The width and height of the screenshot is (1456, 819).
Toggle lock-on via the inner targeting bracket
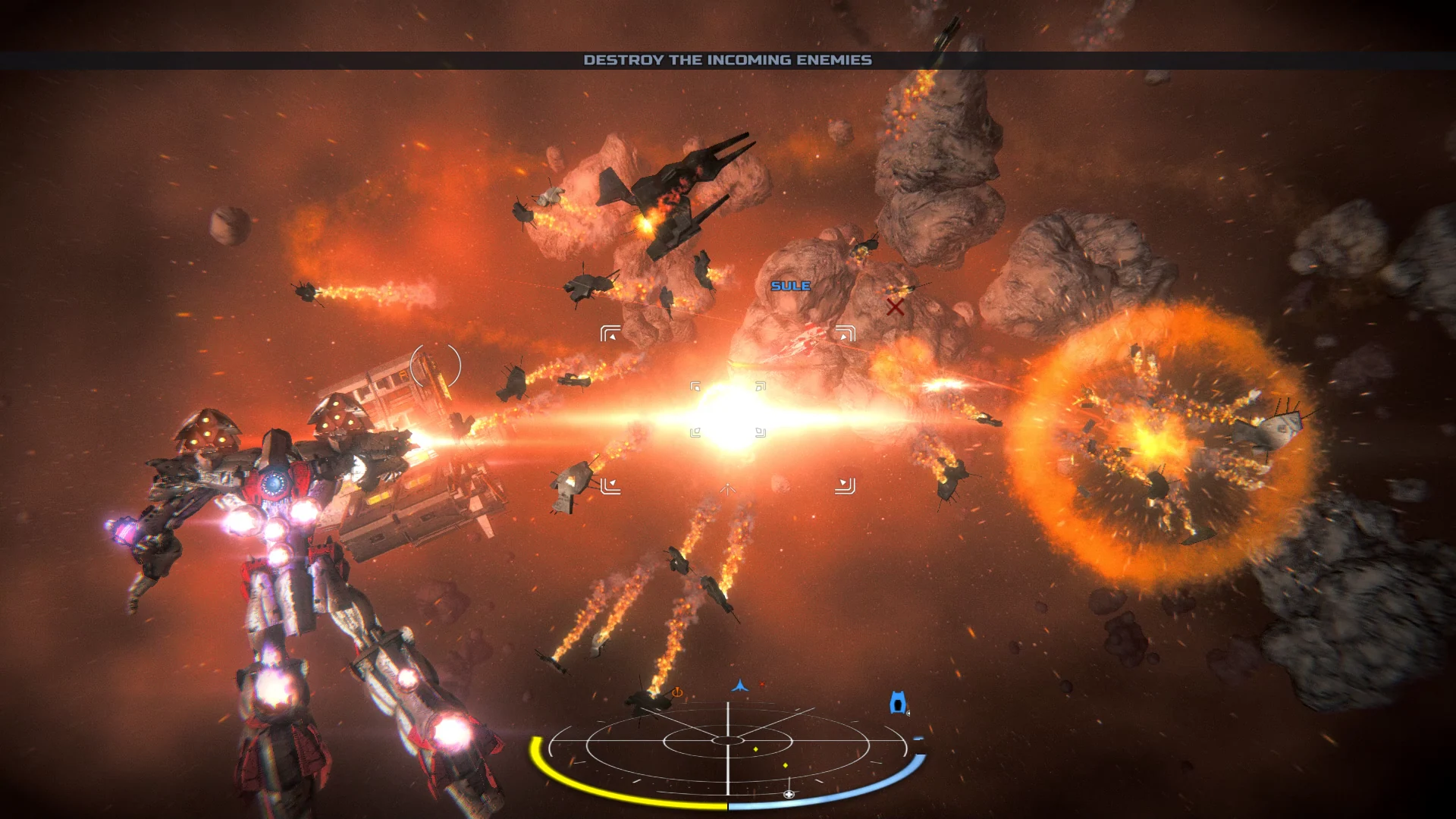coord(695,387)
